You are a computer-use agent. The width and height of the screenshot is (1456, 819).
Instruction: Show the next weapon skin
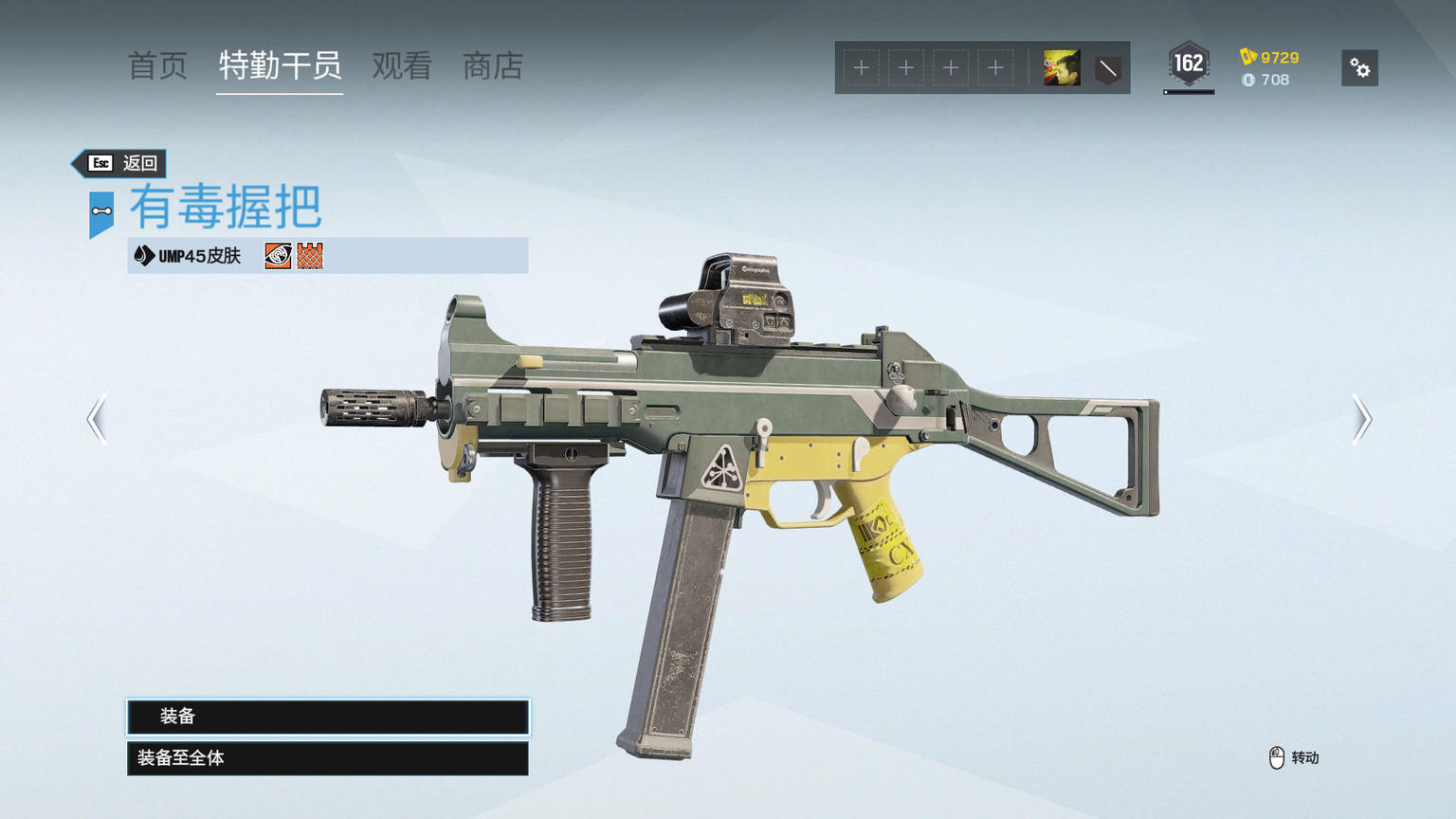[x=1361, y=419]
